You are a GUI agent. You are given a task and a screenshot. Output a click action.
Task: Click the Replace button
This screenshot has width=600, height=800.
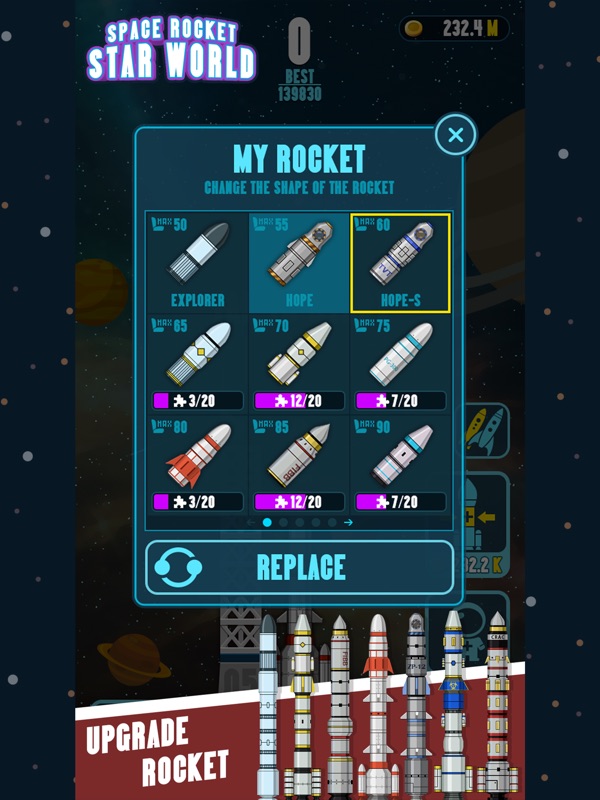point(300,567)
